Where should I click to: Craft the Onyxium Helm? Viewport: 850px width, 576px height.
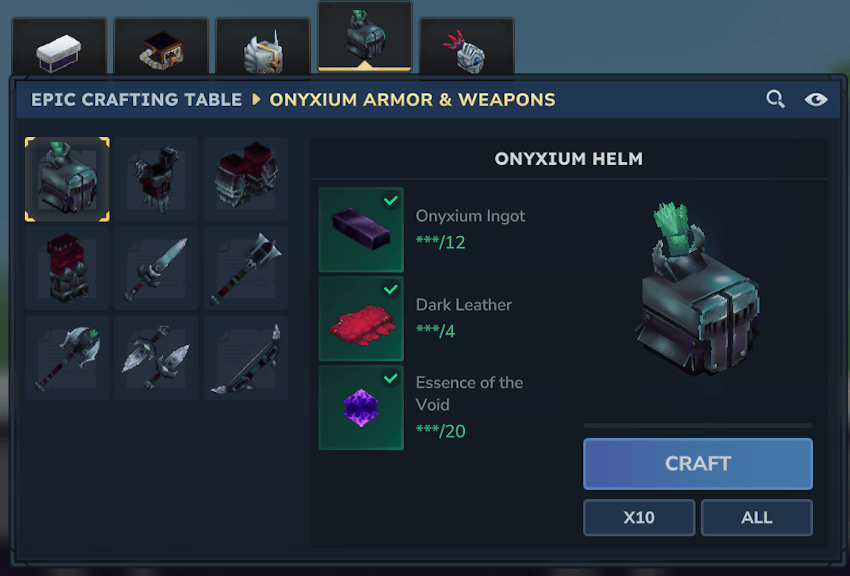(x=697, y=464)
